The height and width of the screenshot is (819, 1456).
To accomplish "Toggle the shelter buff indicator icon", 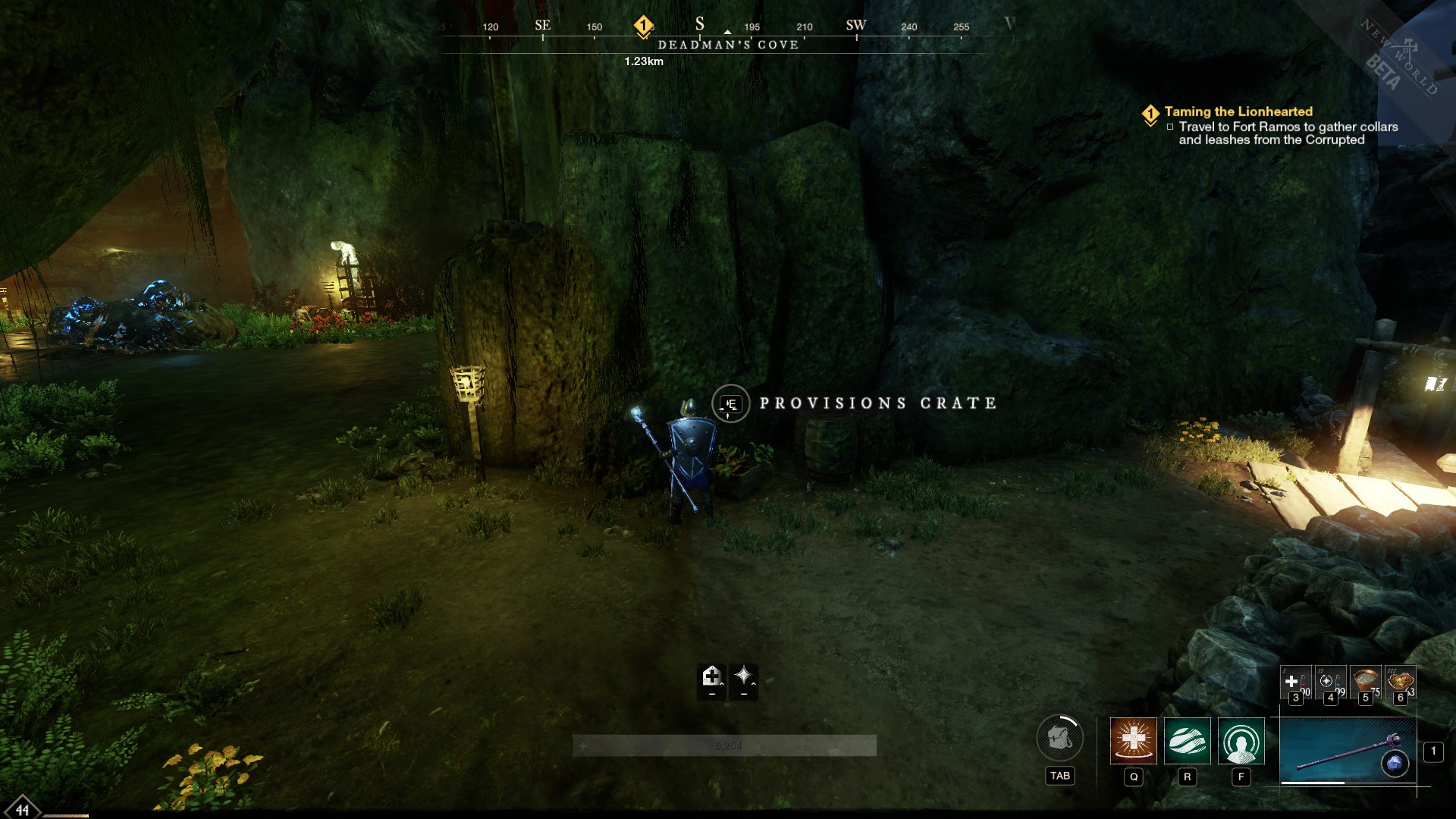I will coord(711,677).
